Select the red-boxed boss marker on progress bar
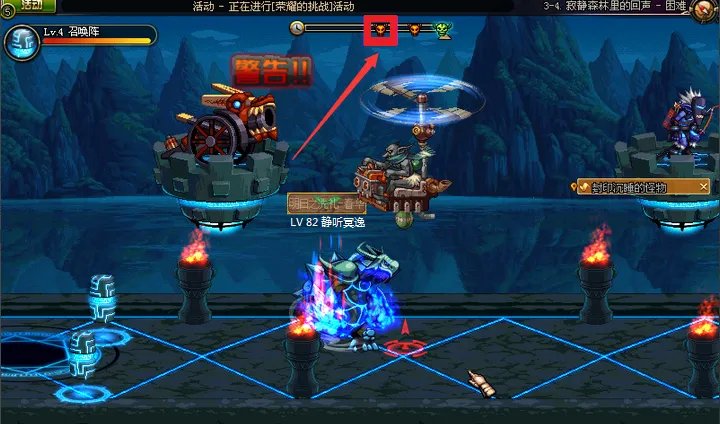Image resolution: width=720 pixels, height=424 pixels. [x=381, y=29]
